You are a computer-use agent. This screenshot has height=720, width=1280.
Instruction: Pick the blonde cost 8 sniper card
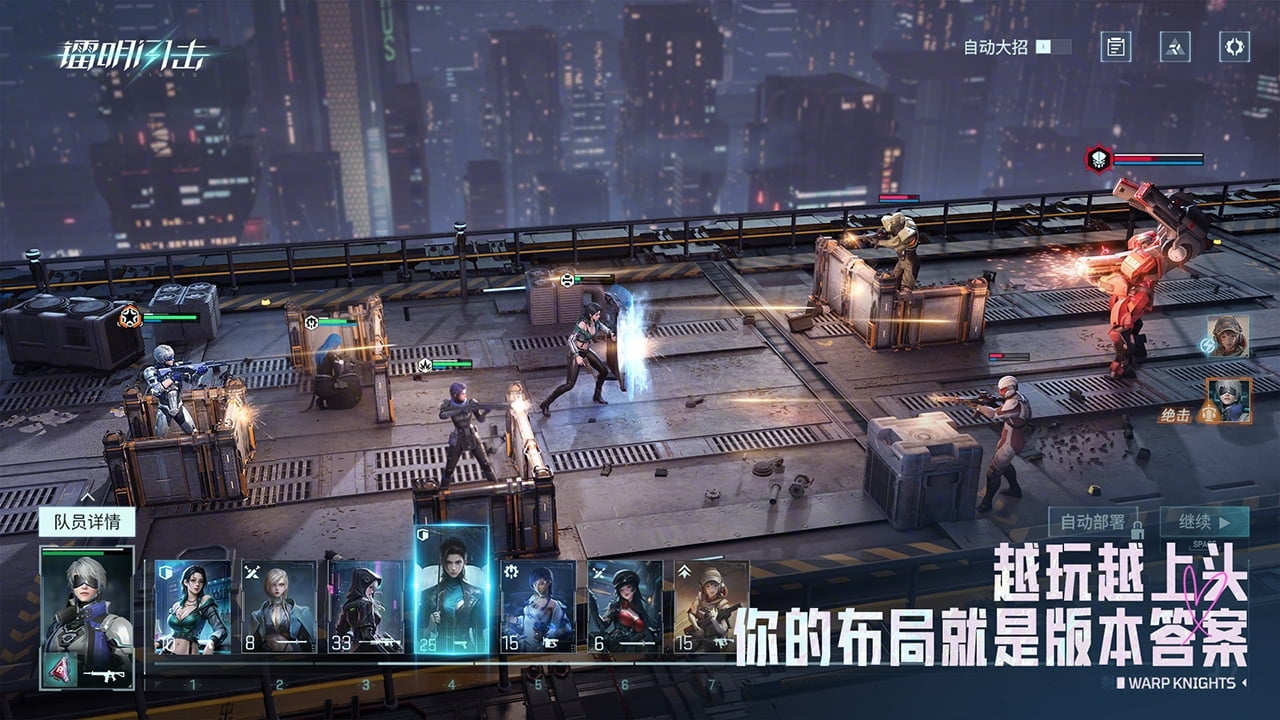coord(279,606)
